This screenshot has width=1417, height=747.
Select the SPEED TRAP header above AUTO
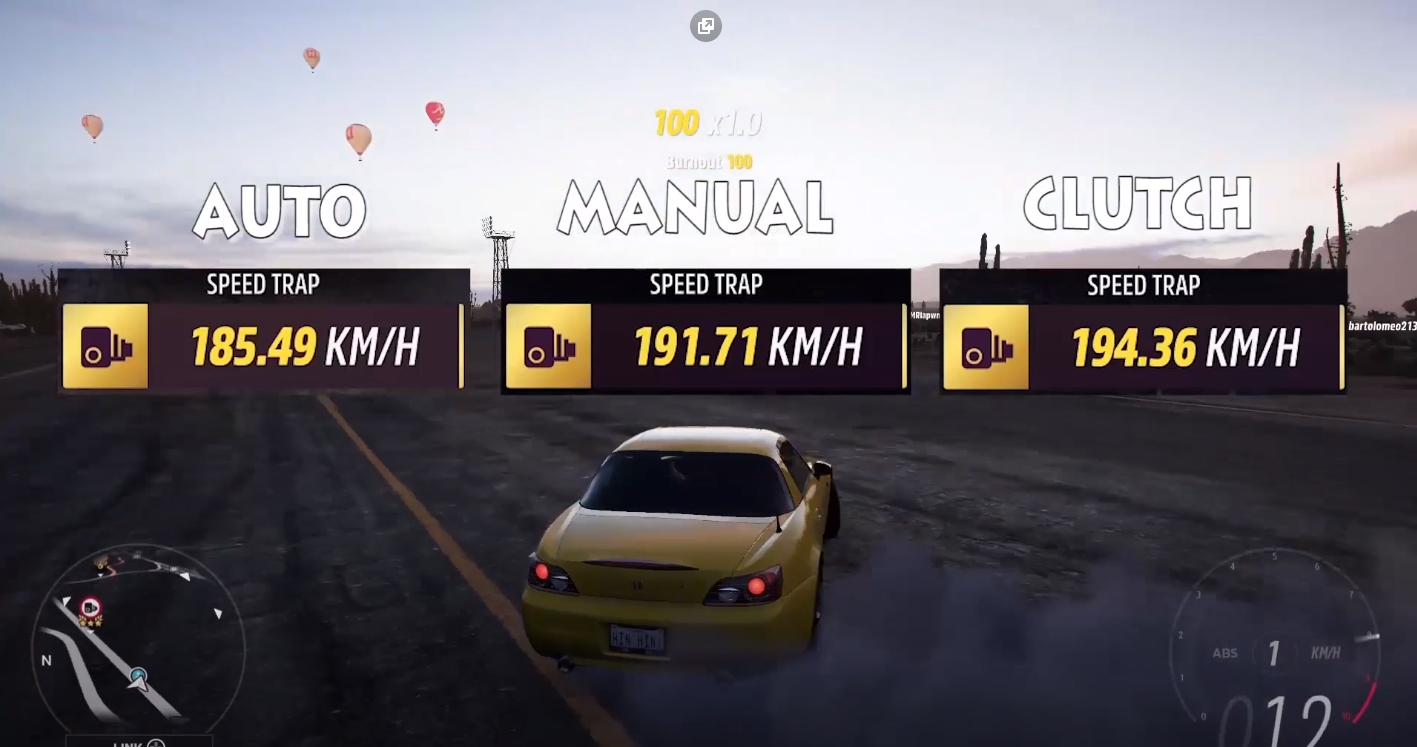point(263,285)
